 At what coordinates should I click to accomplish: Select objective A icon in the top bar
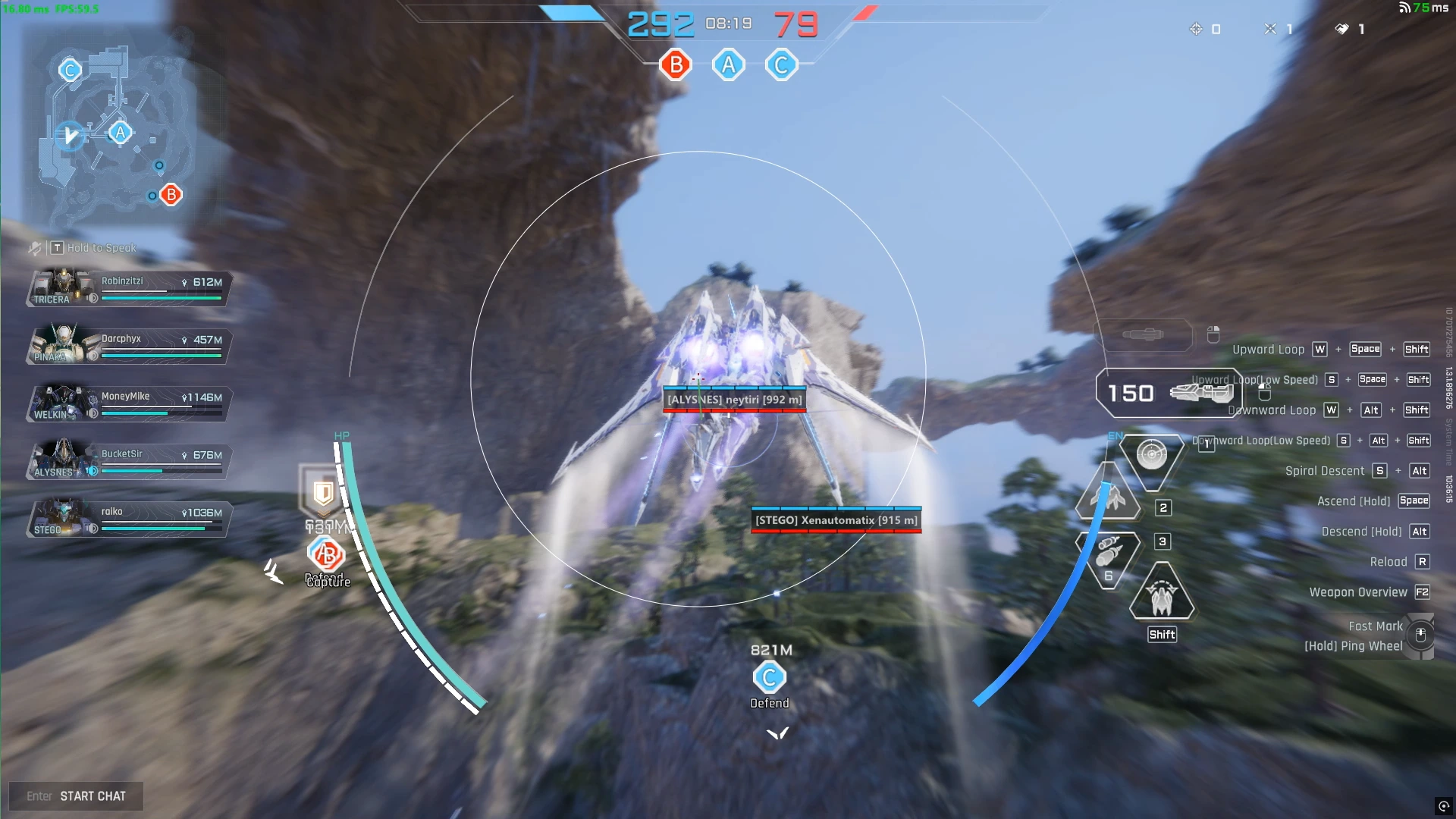[729, 65]
